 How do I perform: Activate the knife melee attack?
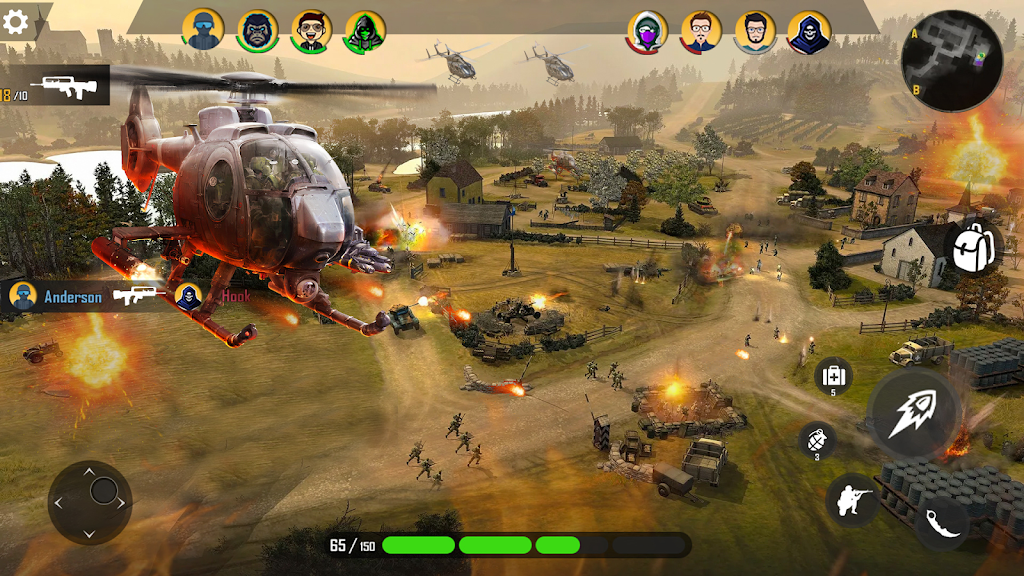[x=941, y=523]
